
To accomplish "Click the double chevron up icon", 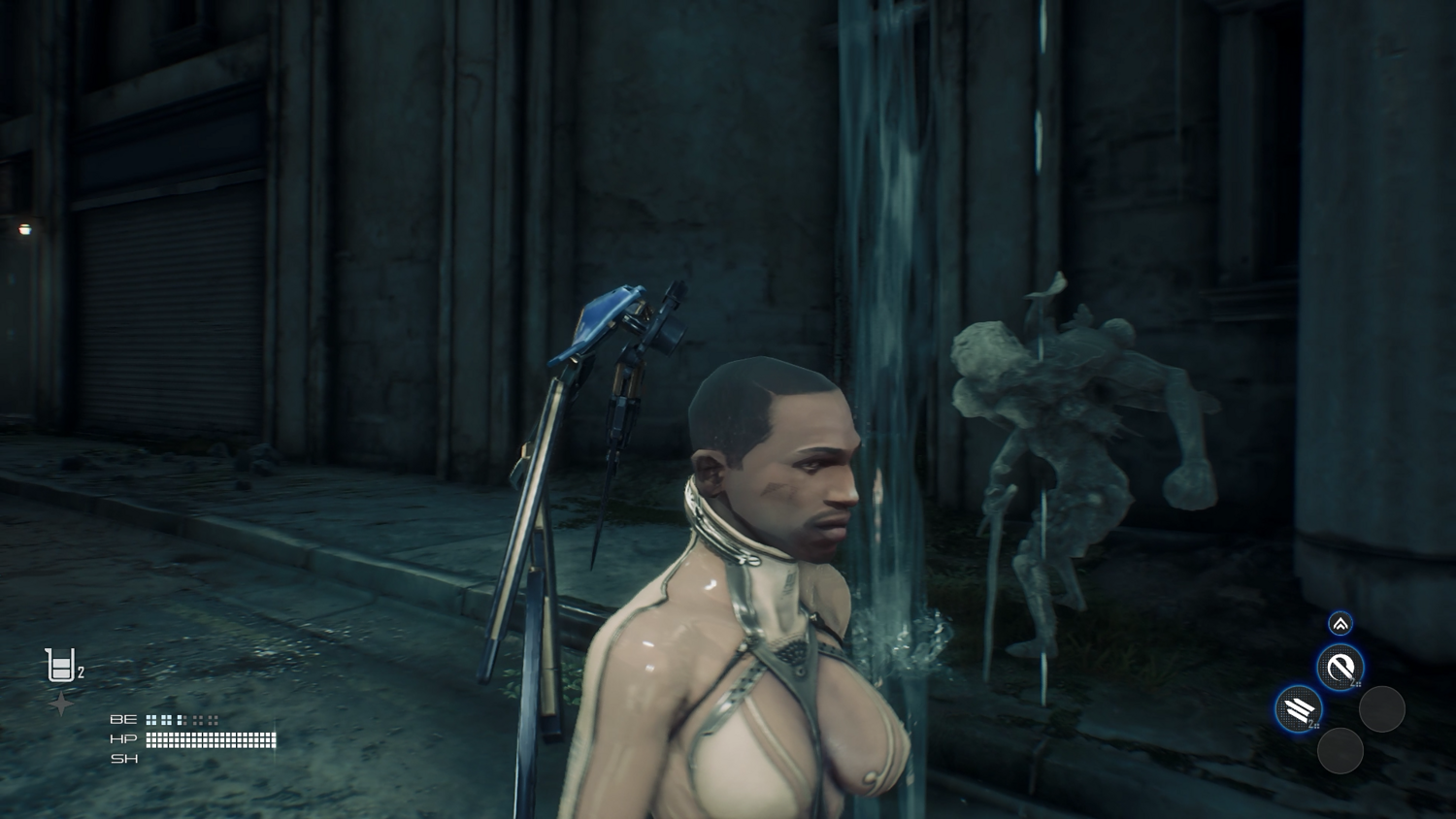I will coord(1340,624).
